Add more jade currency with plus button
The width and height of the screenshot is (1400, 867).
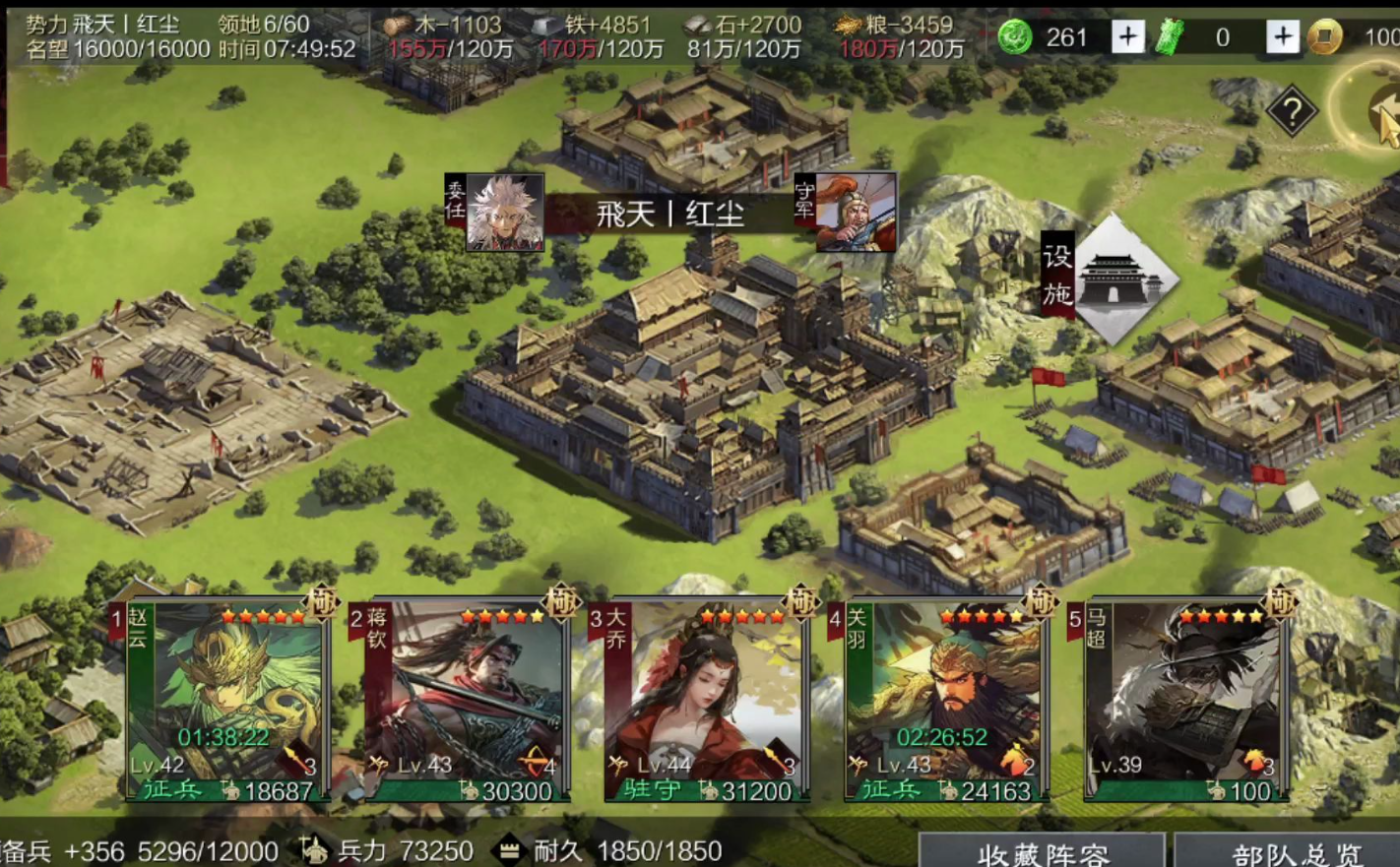tap(1127, 37)
